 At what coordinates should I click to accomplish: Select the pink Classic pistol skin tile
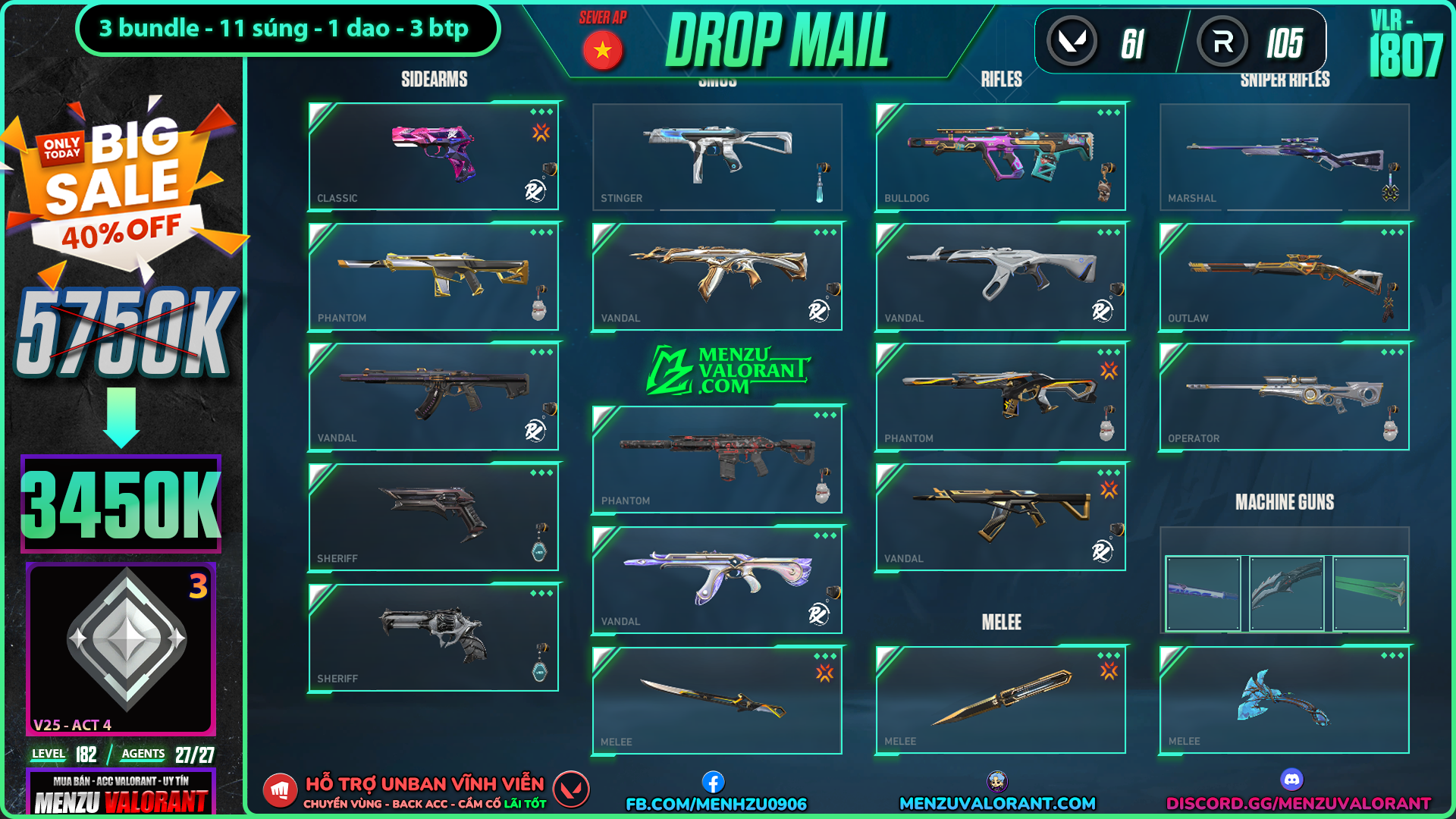point(433,156)
